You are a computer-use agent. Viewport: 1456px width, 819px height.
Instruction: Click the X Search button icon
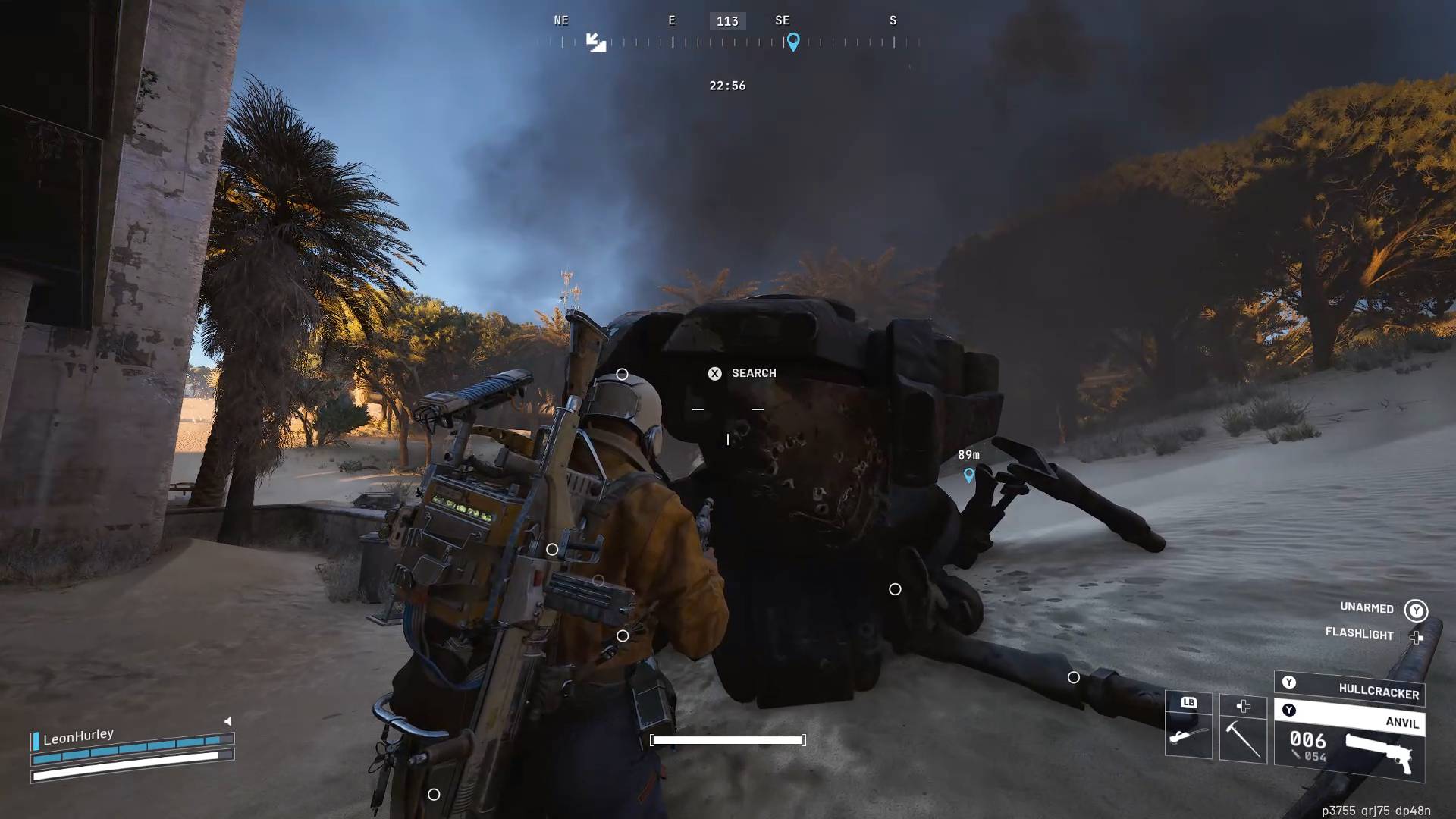714,373
